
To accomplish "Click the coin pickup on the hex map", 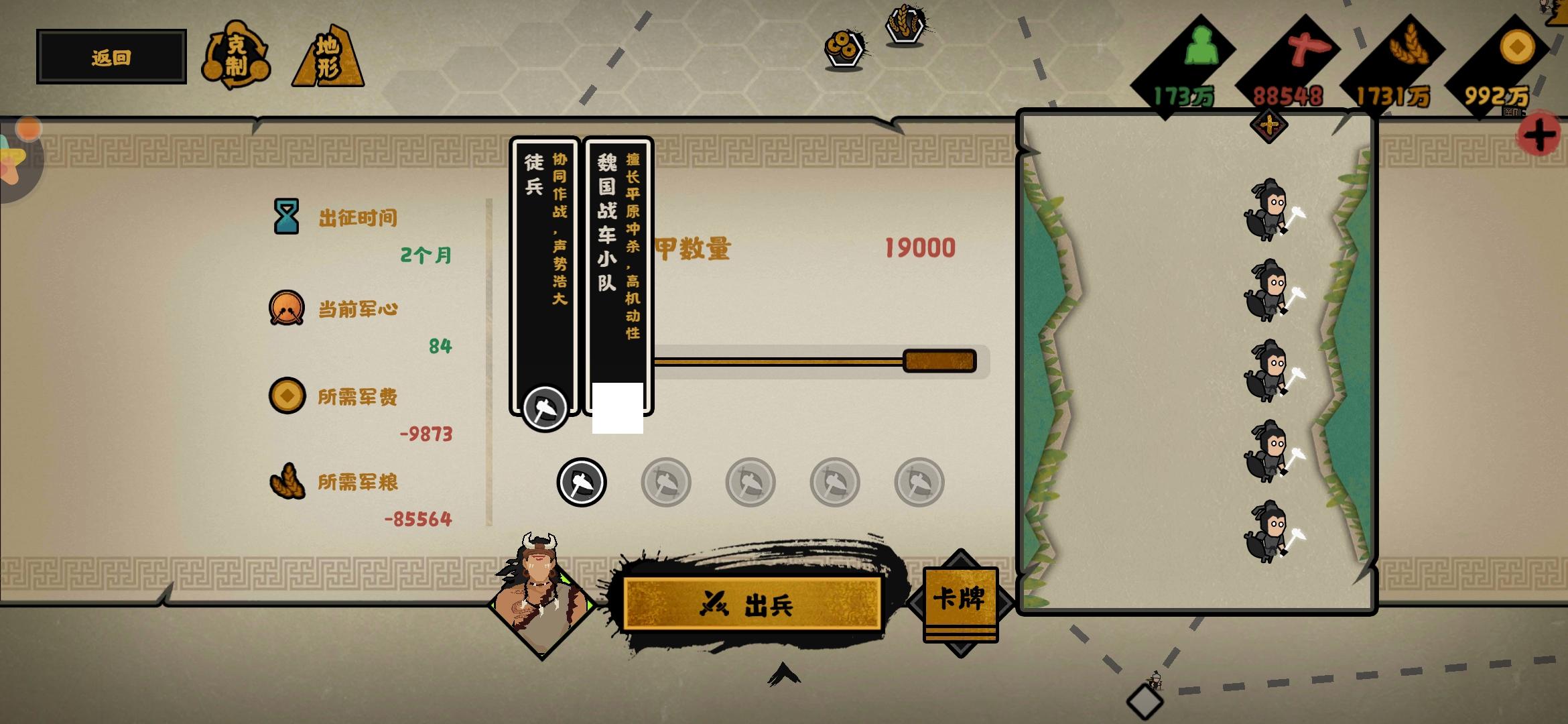I will coord(844,48).
